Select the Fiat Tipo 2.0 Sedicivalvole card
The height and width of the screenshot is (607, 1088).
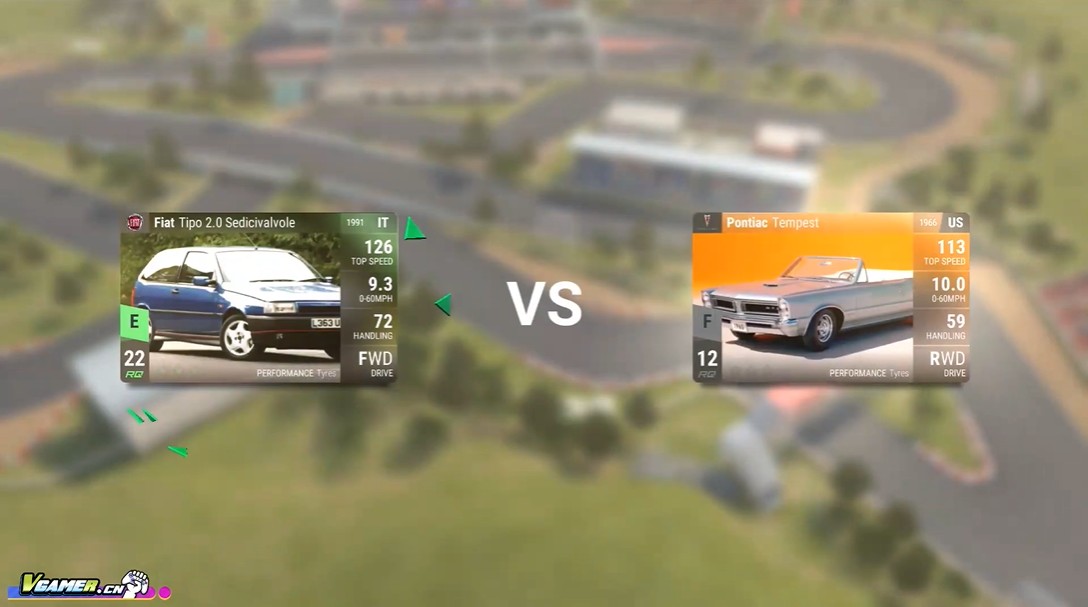258,298
